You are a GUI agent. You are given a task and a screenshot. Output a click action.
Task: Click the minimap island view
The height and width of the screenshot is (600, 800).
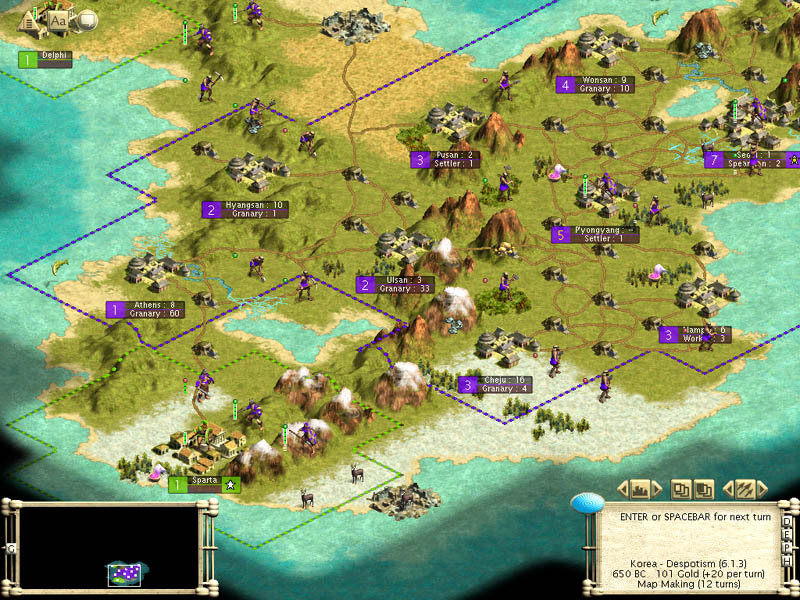(124, 573)
